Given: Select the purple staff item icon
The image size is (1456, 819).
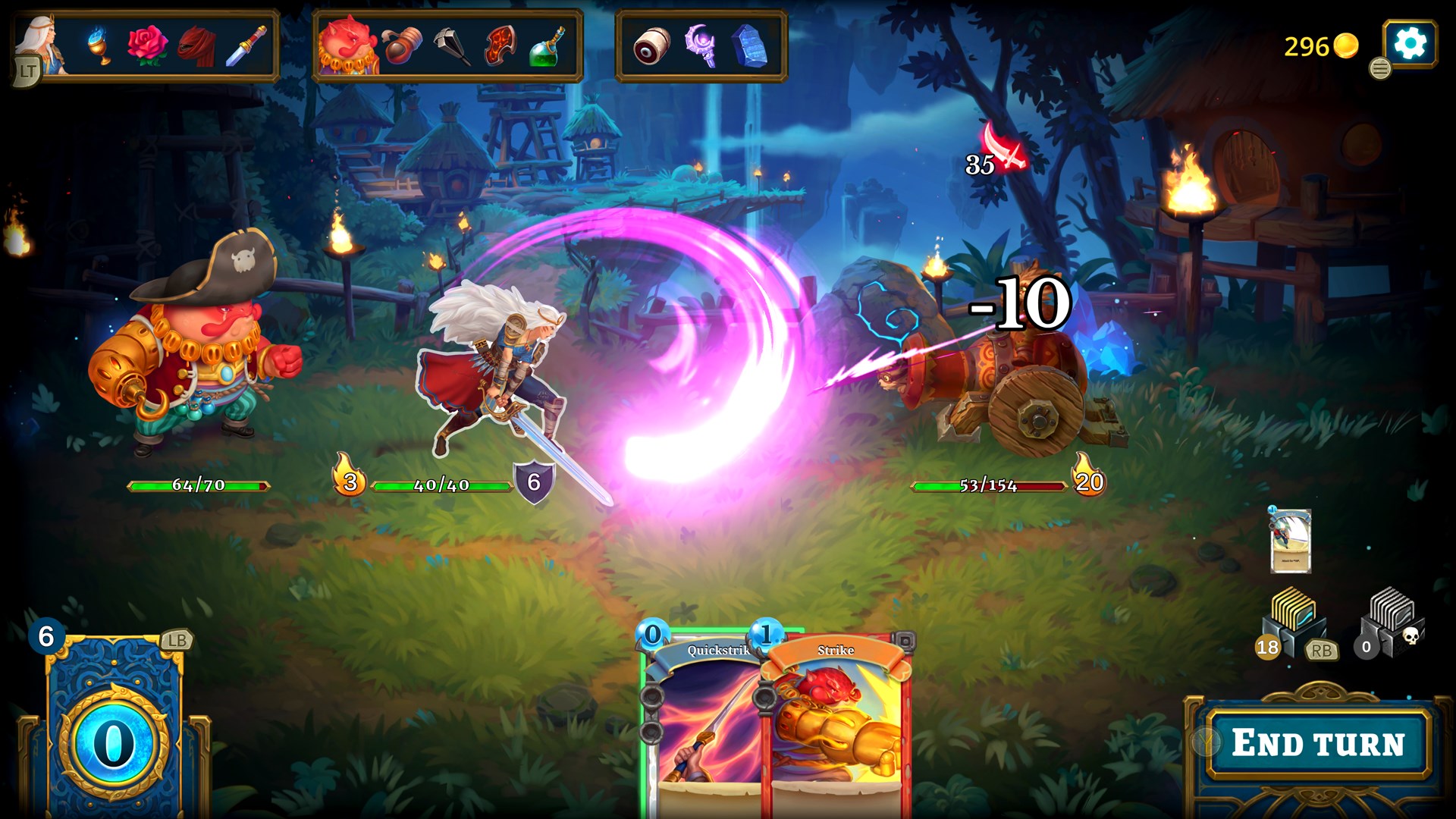Looking at the screenshot, I should (x=700, y=44).
